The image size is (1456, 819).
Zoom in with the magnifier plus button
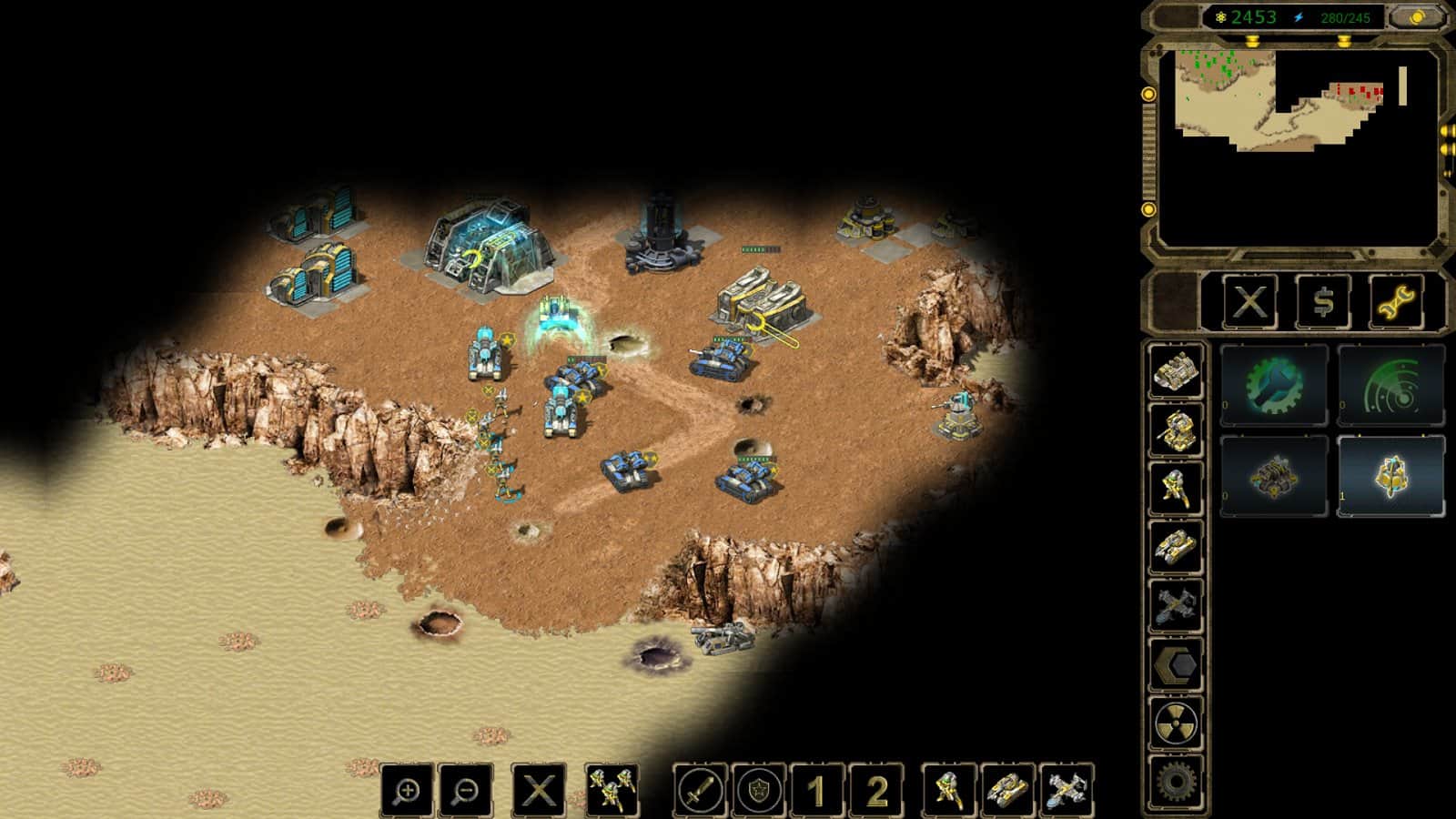click(x=408, y=791)
